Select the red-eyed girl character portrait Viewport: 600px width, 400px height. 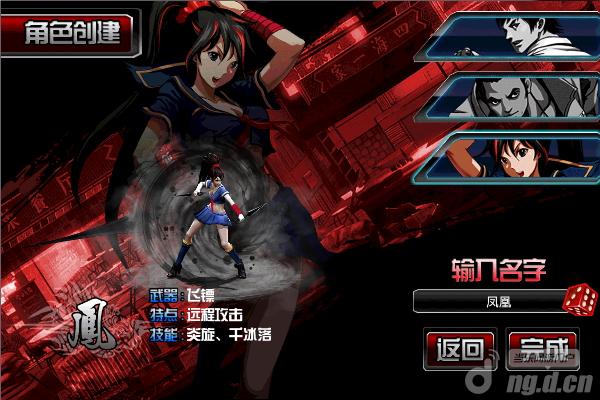click(510, 158)
